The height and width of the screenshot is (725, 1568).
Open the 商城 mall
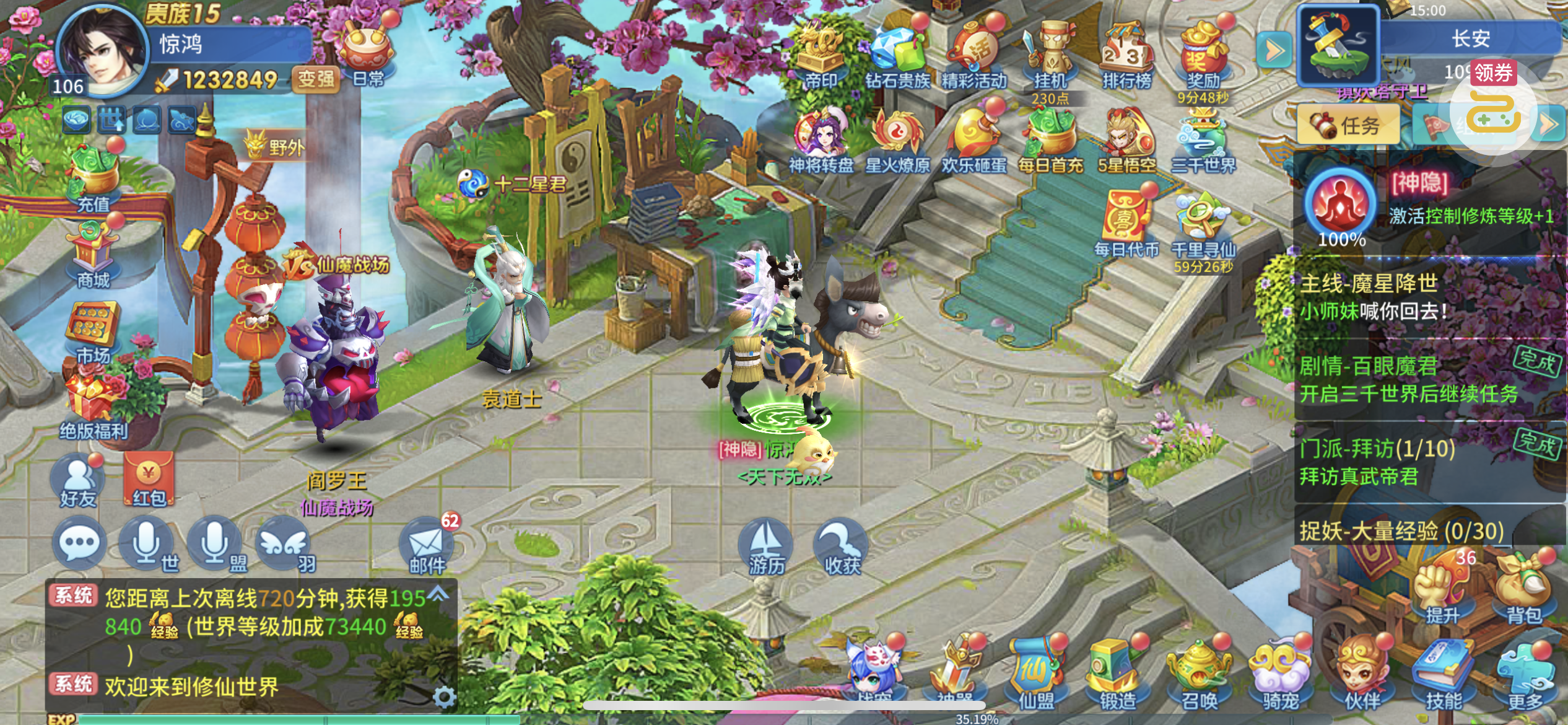[94, 257]
